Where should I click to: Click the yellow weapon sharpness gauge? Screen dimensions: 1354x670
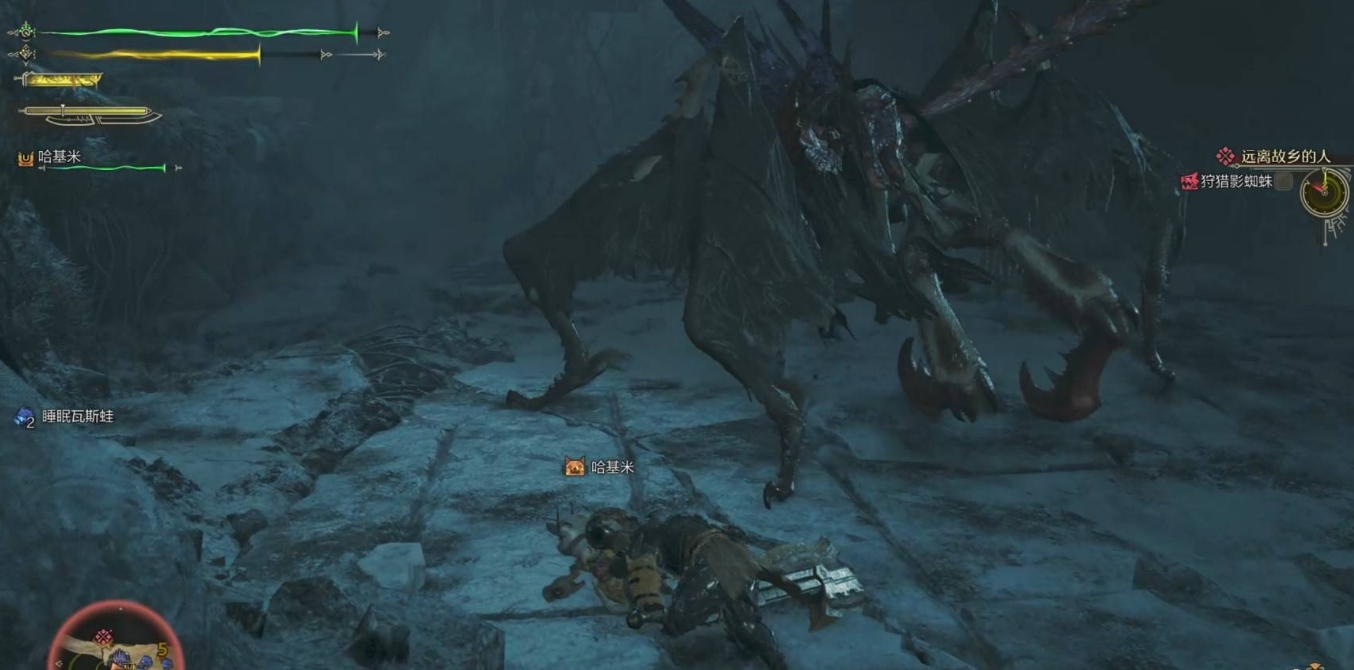click(61, 80)
